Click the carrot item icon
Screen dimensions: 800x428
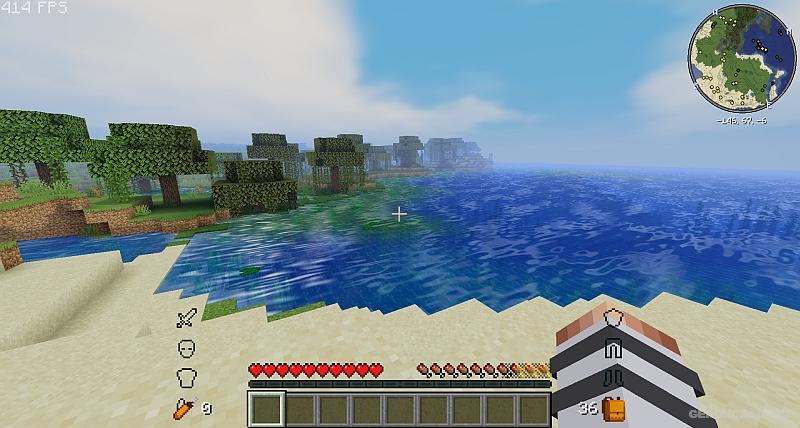[x=182, y=407]
